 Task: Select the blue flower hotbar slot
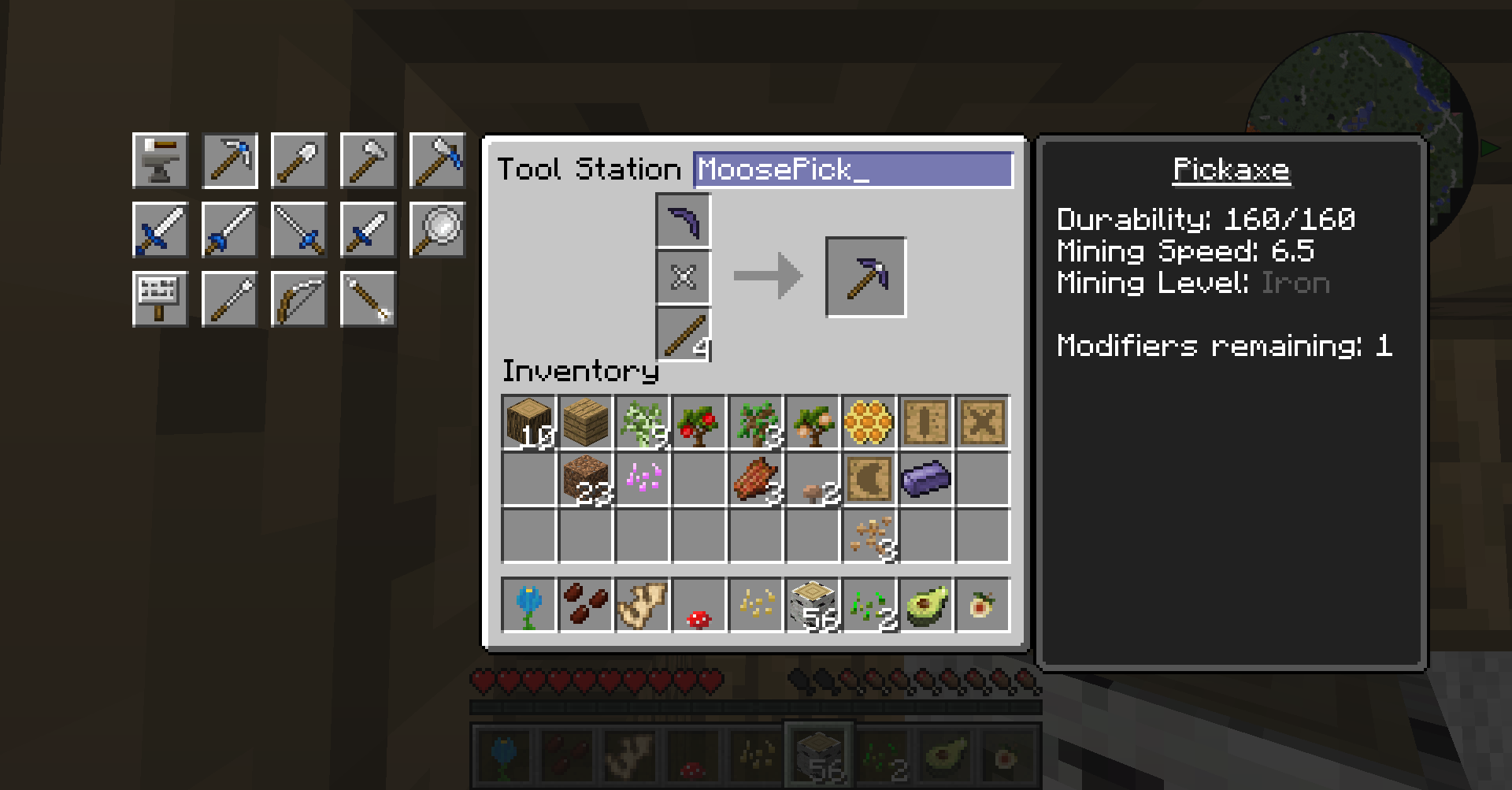pyautogui.click(x=528, y=605)
